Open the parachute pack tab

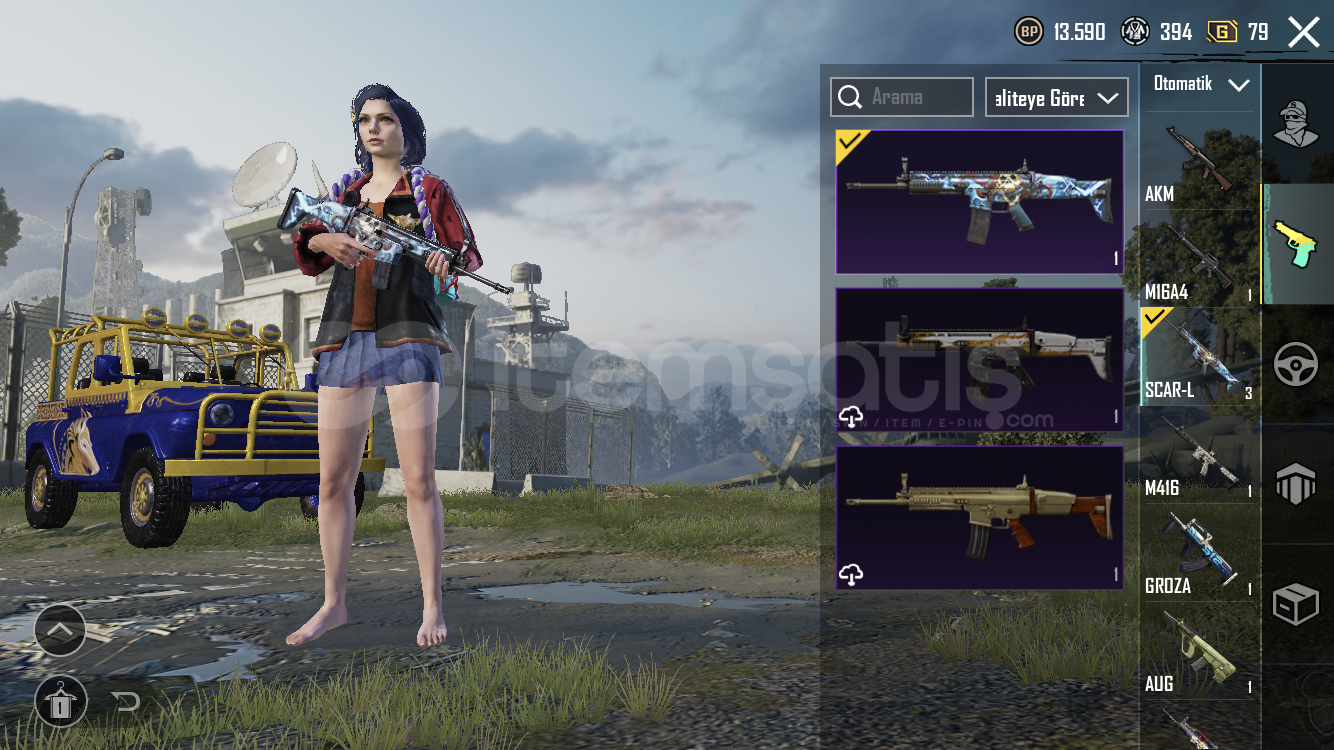coord(1296,484)
